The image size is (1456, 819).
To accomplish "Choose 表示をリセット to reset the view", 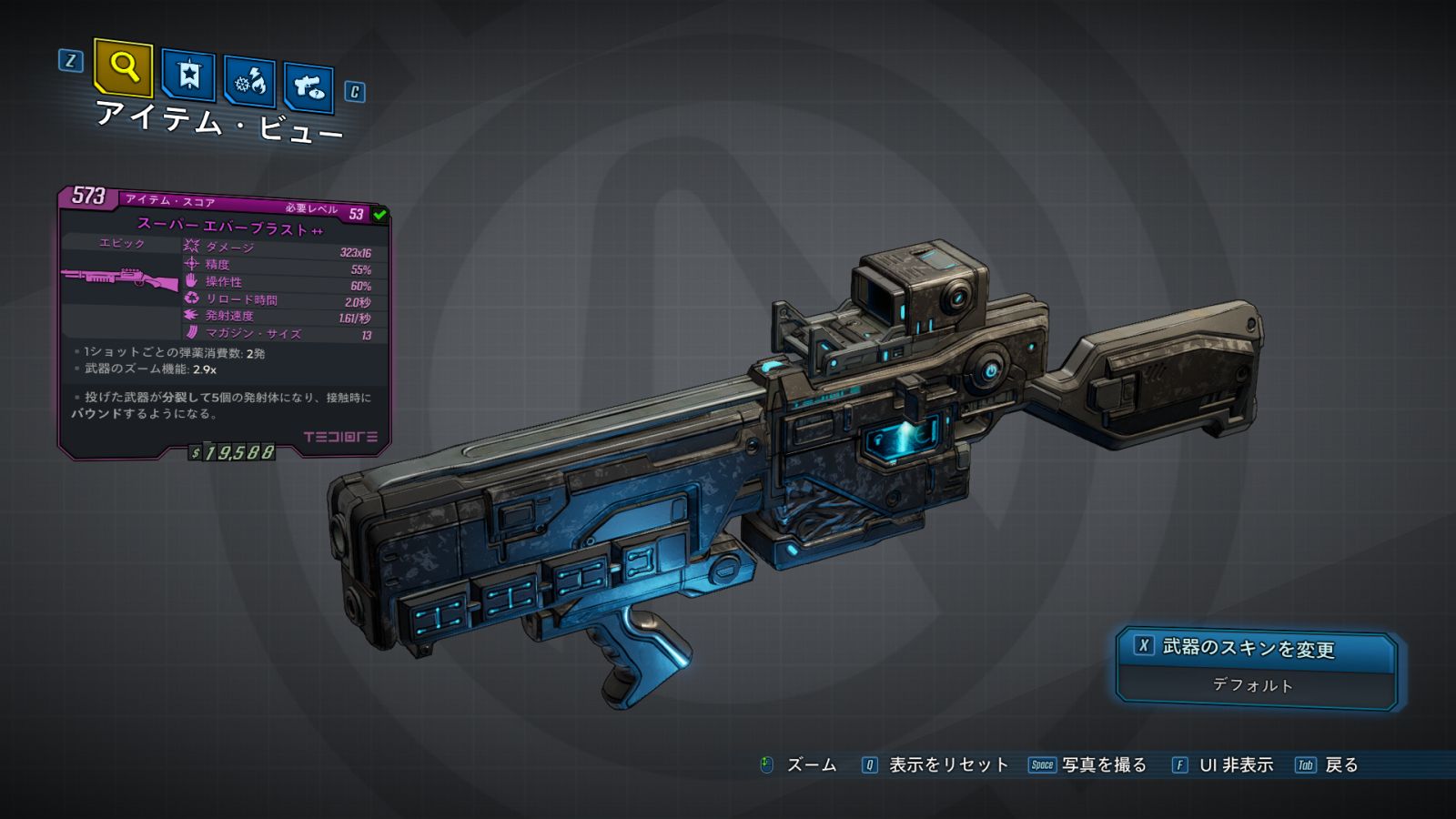I will click(947, 765).
